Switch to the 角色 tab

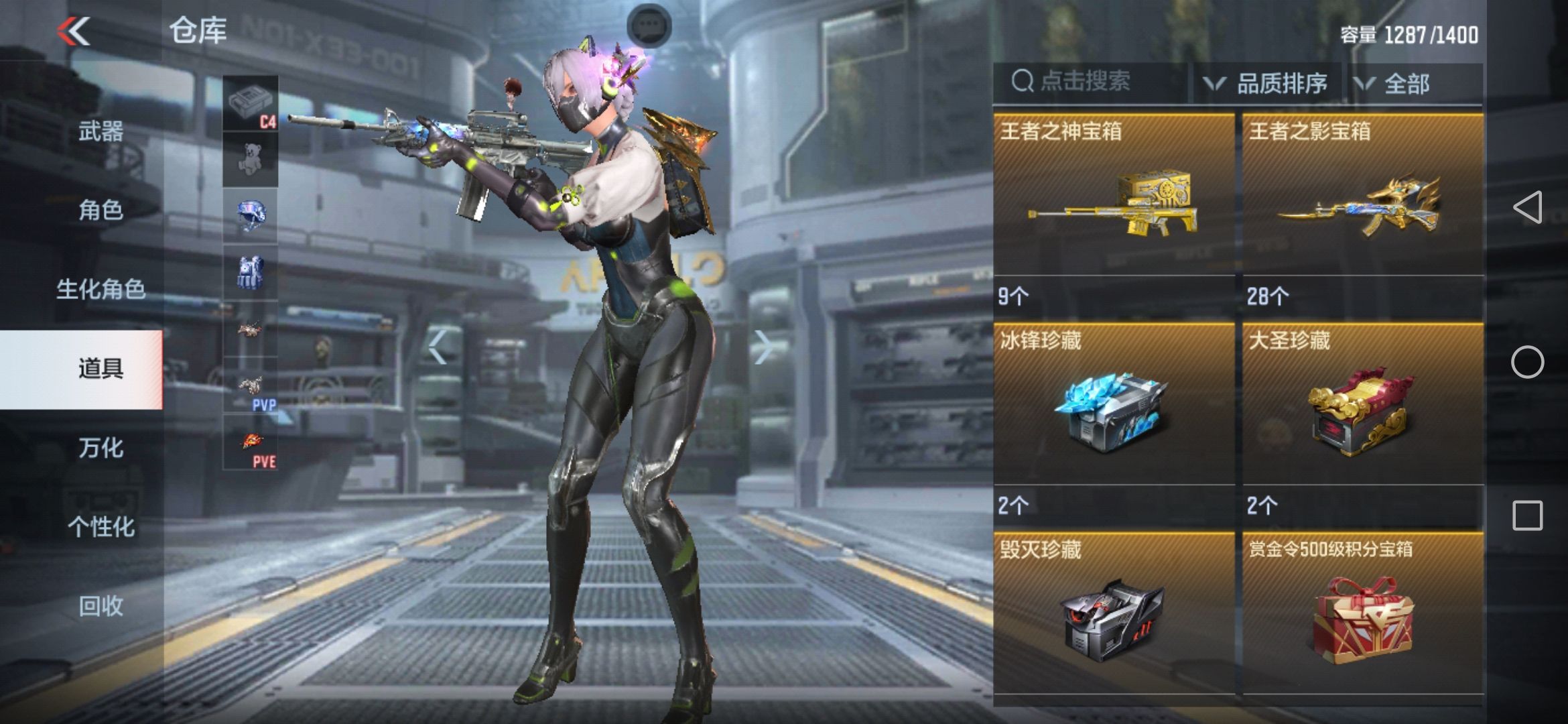click(x=105, y=211)
